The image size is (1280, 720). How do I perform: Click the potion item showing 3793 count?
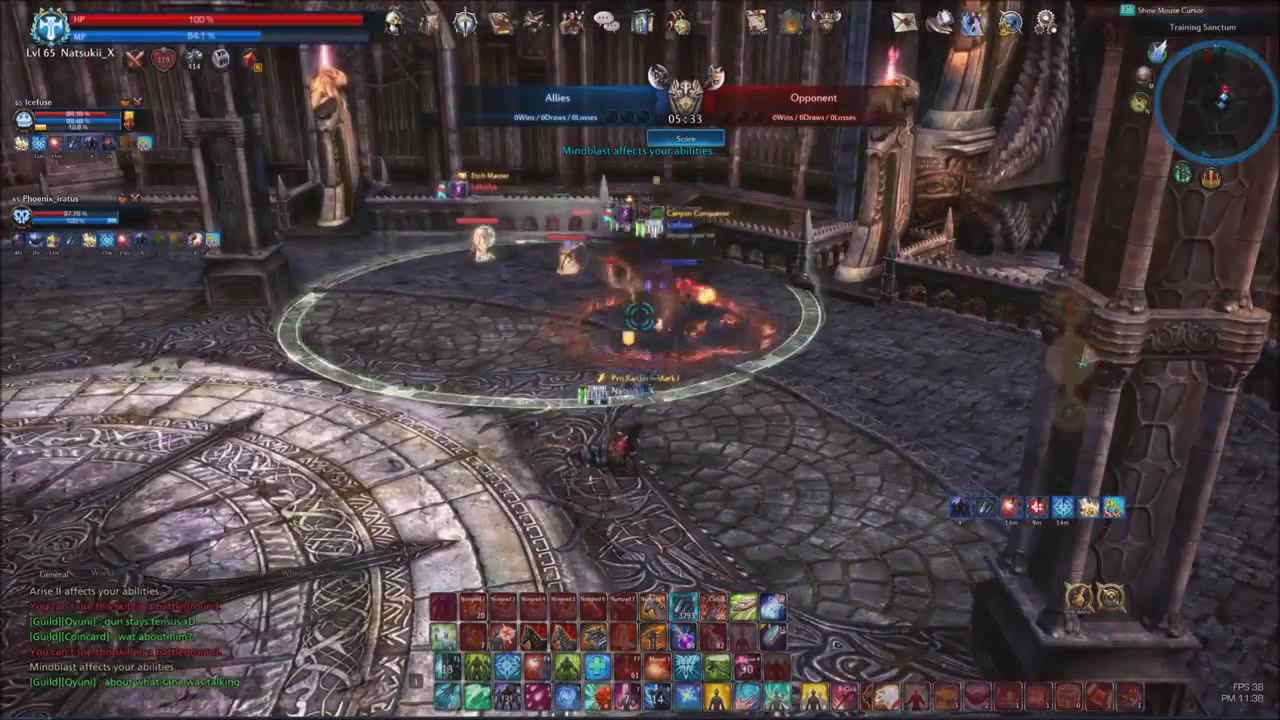pyautogui.click(x=684, y=608)
